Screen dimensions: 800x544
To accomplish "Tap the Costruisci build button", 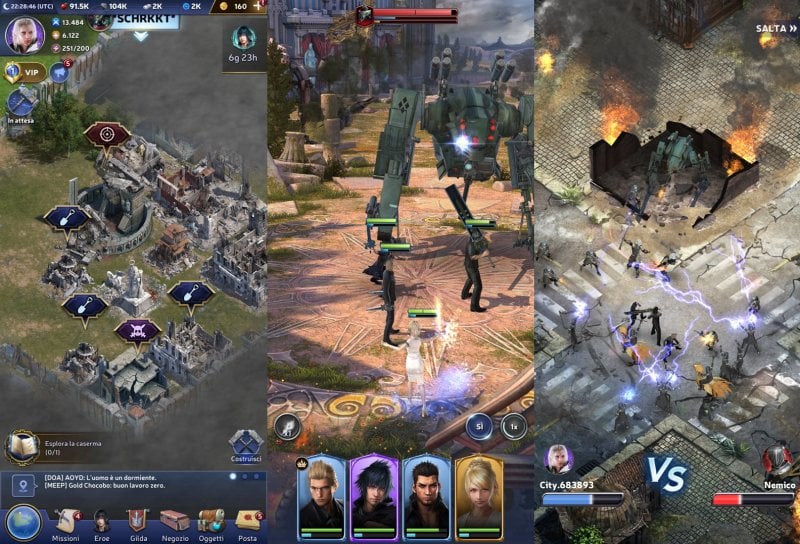I will pyautogui.click(x=245, y=447).
